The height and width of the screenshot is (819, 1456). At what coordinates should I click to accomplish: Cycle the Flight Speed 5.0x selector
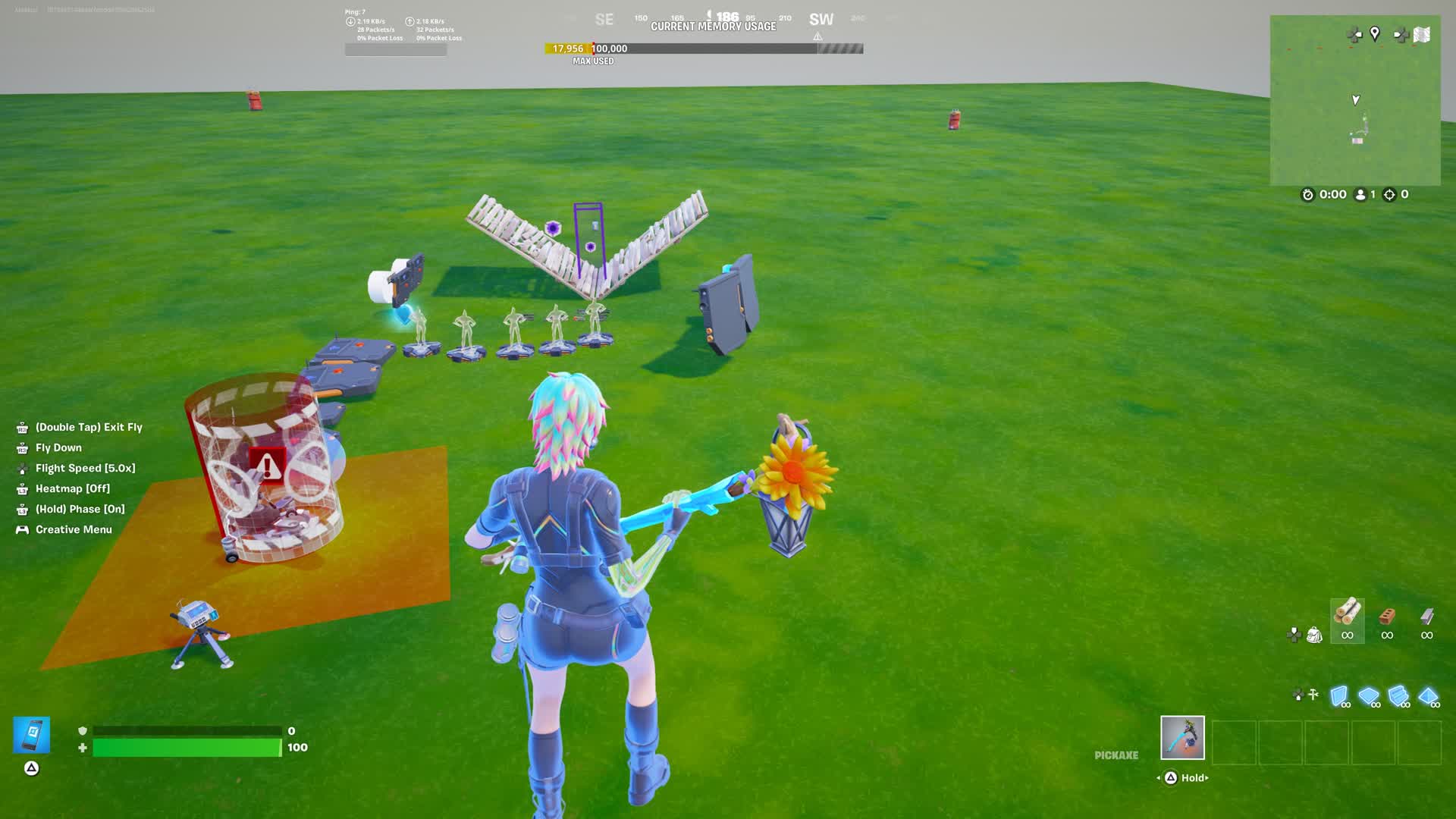(x=85, y=468)
